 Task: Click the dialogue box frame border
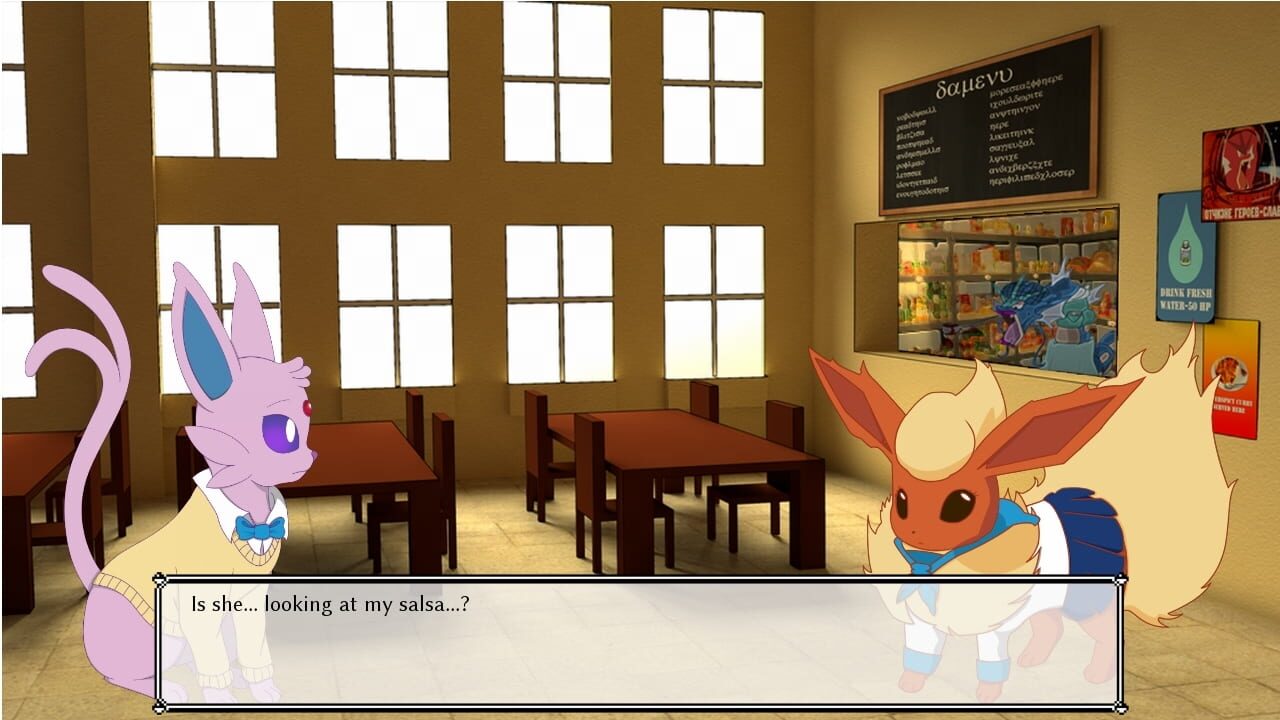tap(640, 578)
